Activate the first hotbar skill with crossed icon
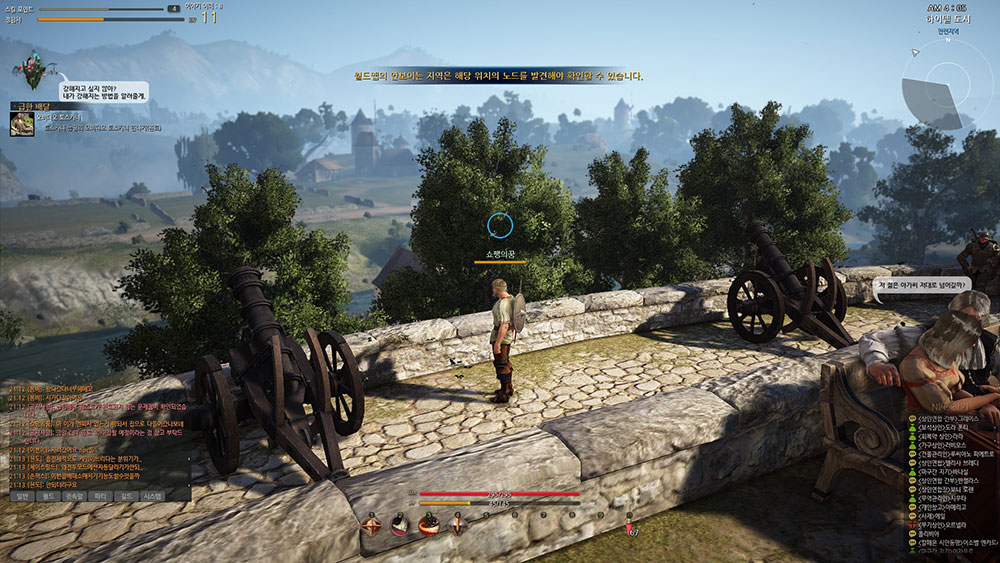Image resolution: width=1000 pixels, height=563 pixels. pyautogui.click(x=372, y=524)
